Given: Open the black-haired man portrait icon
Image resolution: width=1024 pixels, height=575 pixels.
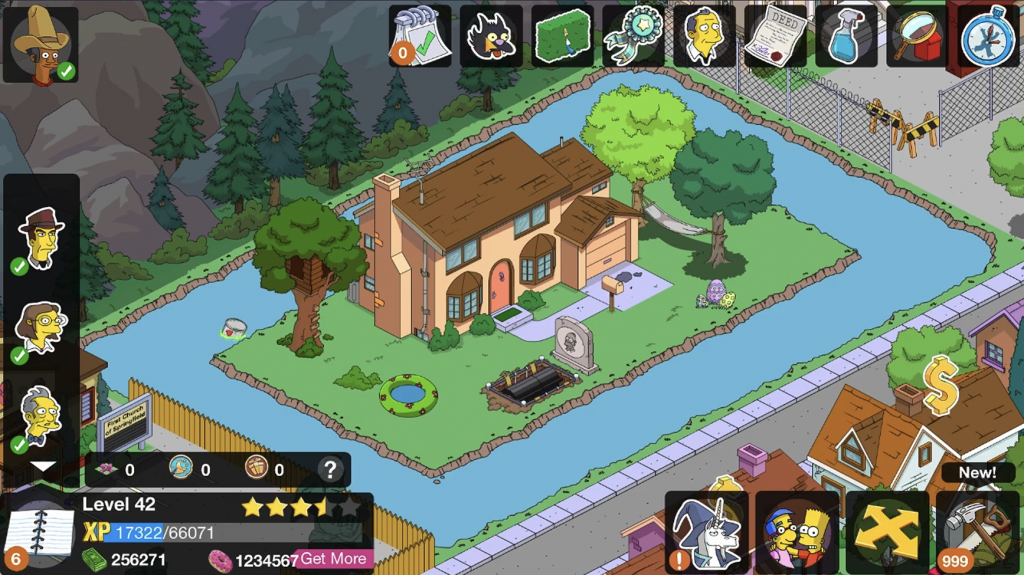Looking at the screenshot, I should [704, 37].
